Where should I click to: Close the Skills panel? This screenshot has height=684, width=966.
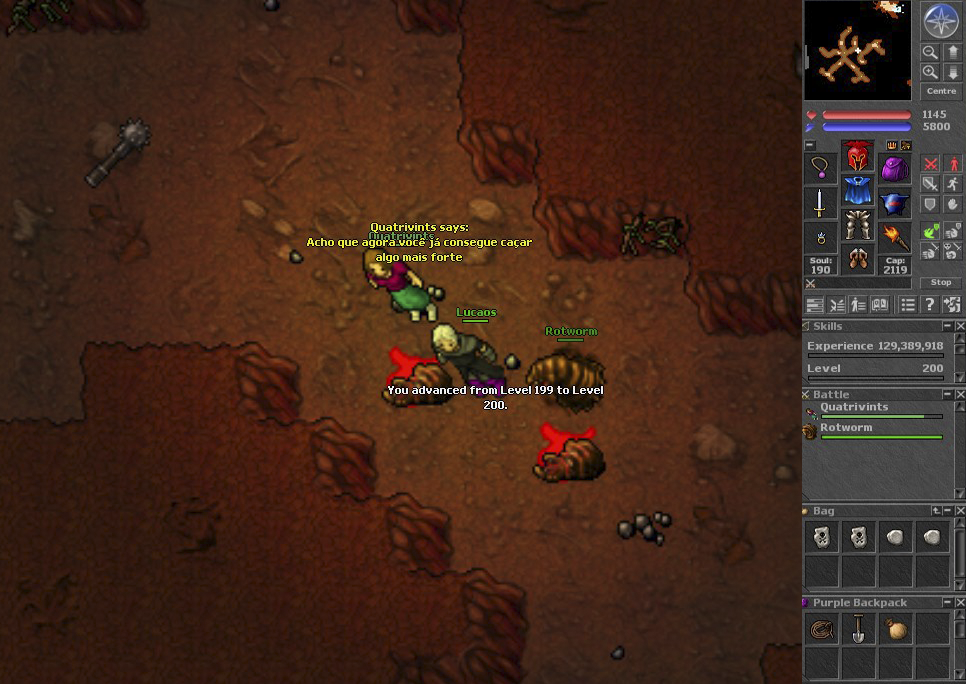(960, 327)
